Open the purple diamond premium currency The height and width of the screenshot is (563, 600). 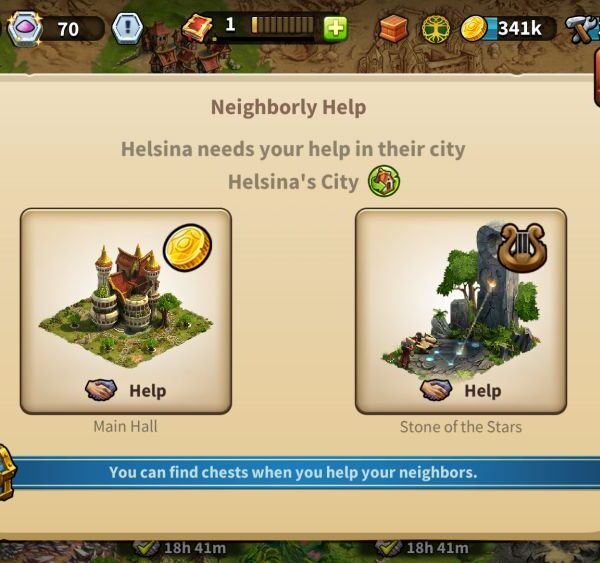point(24,27)
